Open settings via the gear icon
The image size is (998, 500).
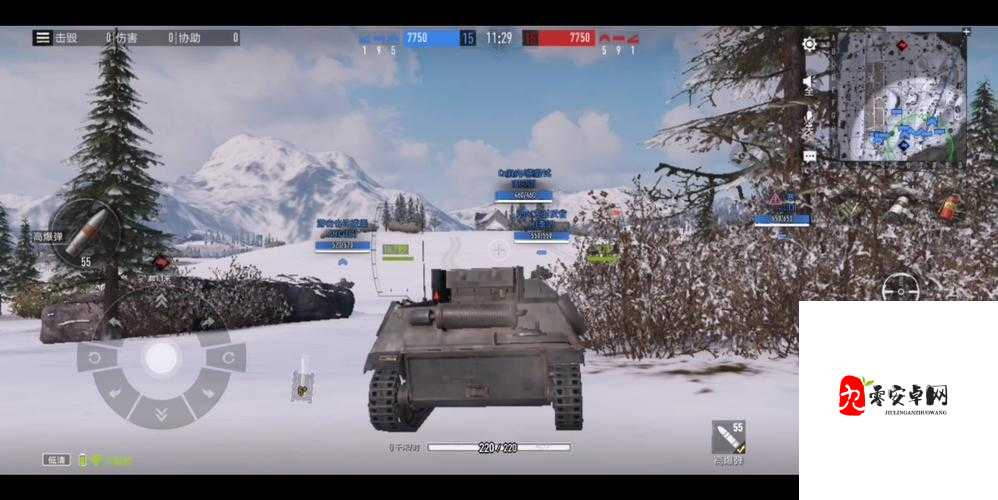click(x=809, y=44)
